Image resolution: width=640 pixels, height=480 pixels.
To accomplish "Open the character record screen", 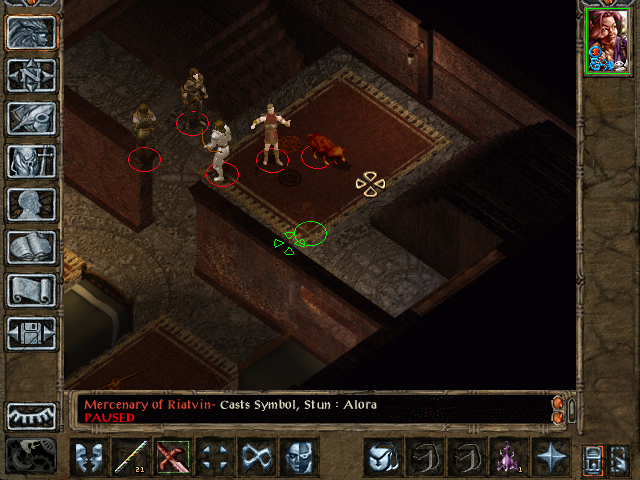I will click(x=32, y=204).
